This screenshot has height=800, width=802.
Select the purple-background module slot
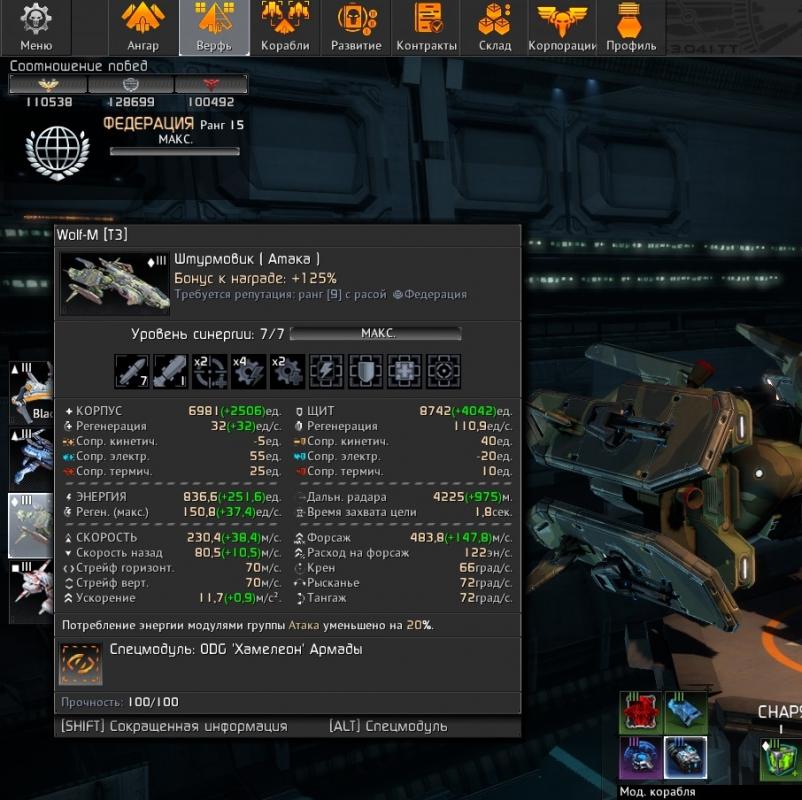point(640,757)
